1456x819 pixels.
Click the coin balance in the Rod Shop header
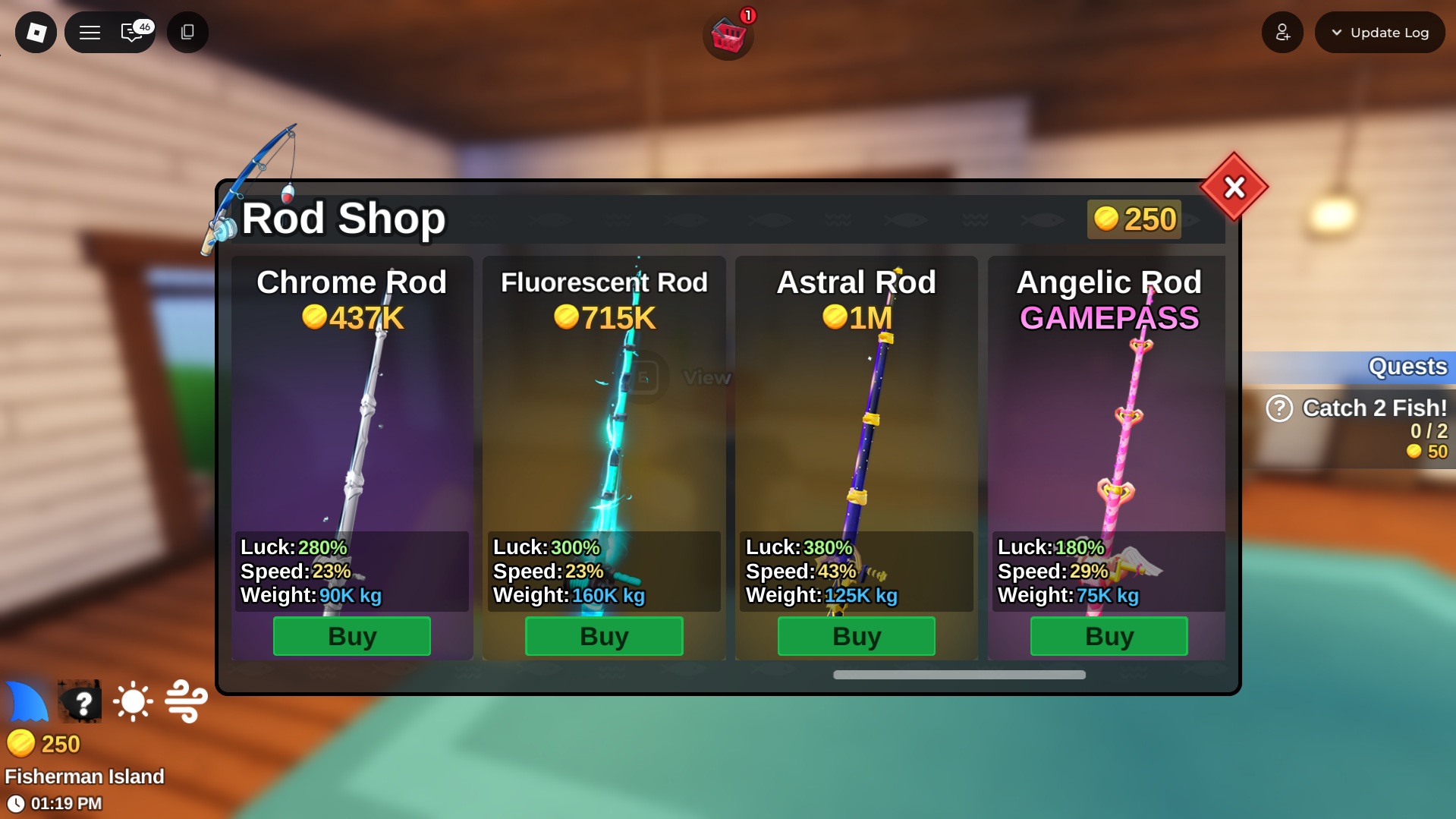tap(1134, 219)
